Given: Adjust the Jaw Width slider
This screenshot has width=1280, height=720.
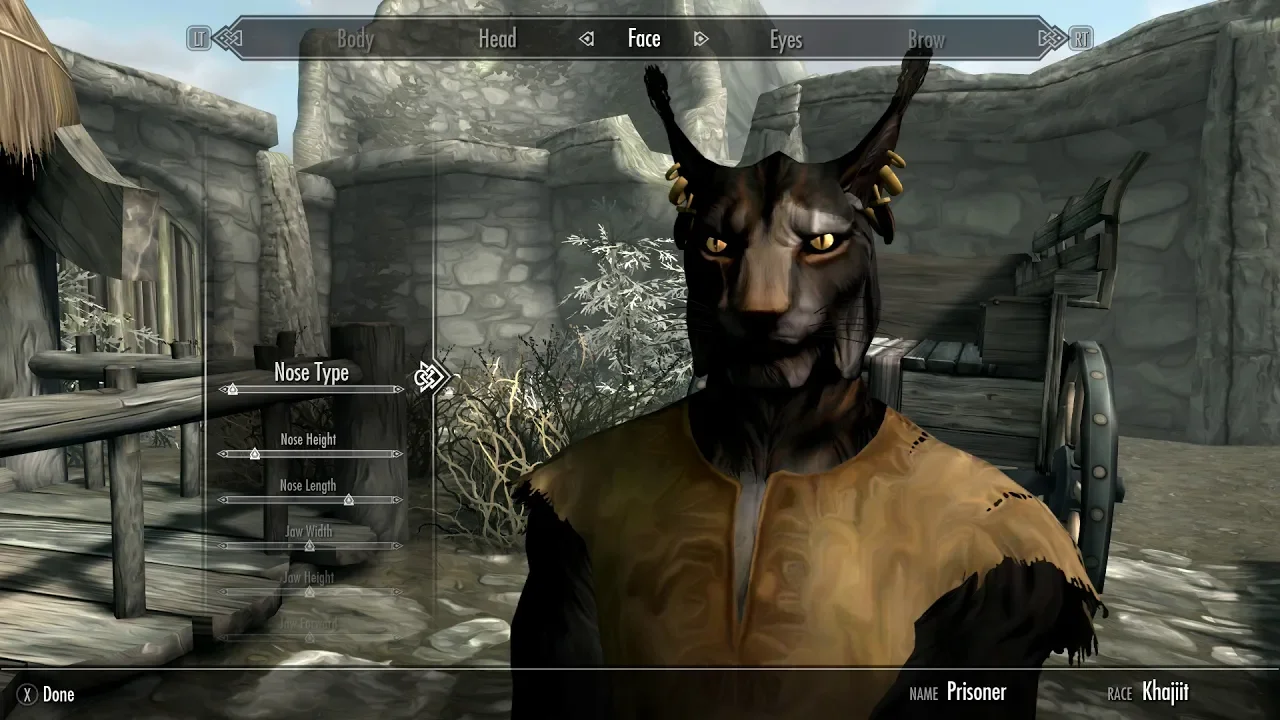Looking at the screenshot, I should [x=311, y=546].
